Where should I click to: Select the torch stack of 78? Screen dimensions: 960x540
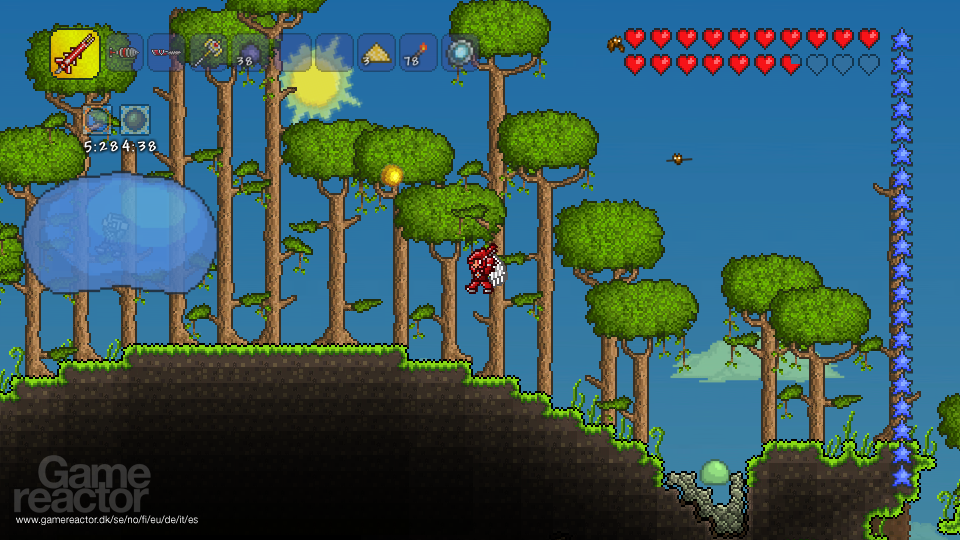click(x=419, y=52)
